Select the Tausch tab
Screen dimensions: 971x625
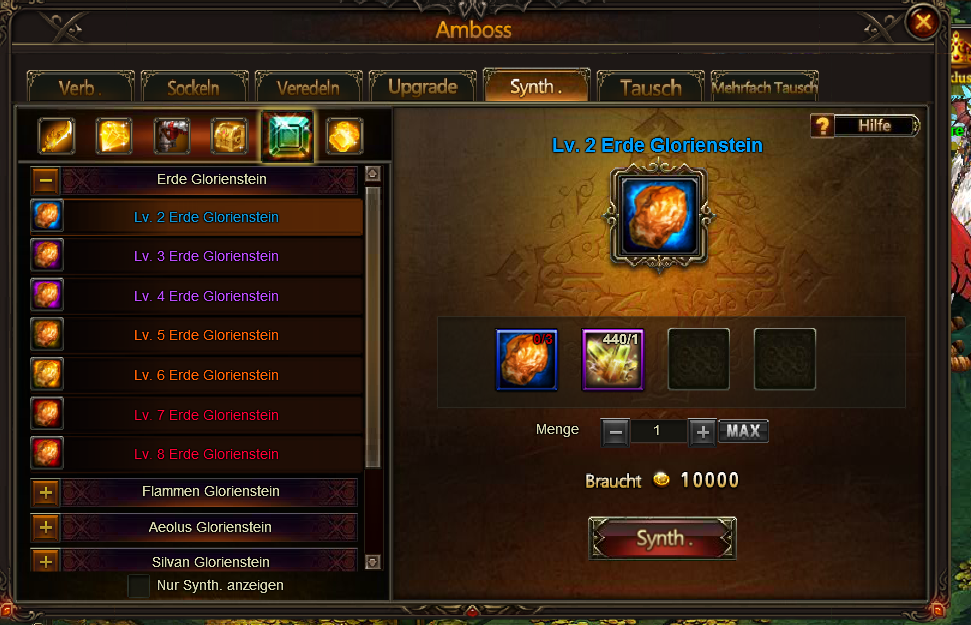pos(650,88)
